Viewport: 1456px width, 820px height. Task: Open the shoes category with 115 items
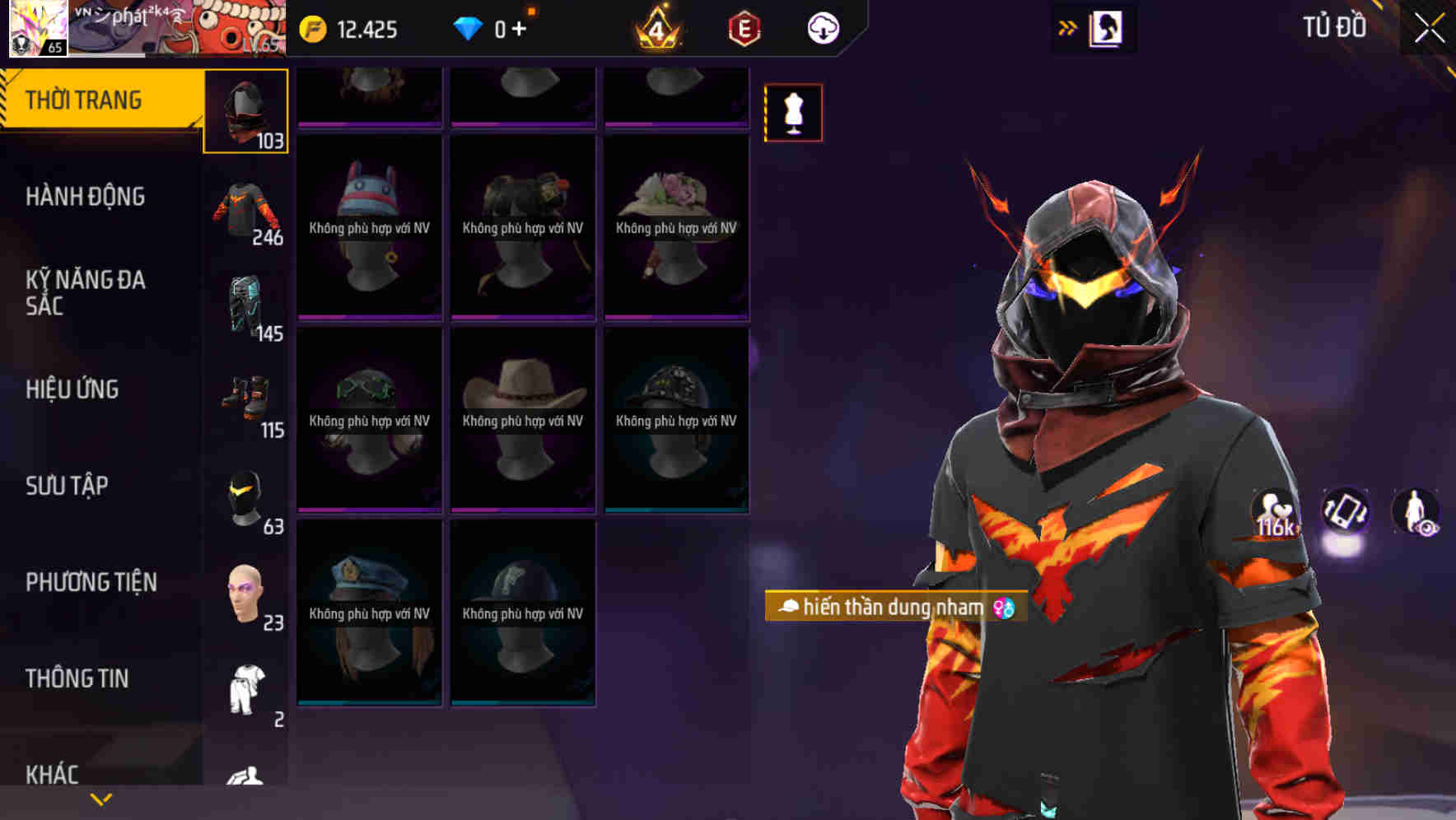pyautogui.click(x=246, y=403)
